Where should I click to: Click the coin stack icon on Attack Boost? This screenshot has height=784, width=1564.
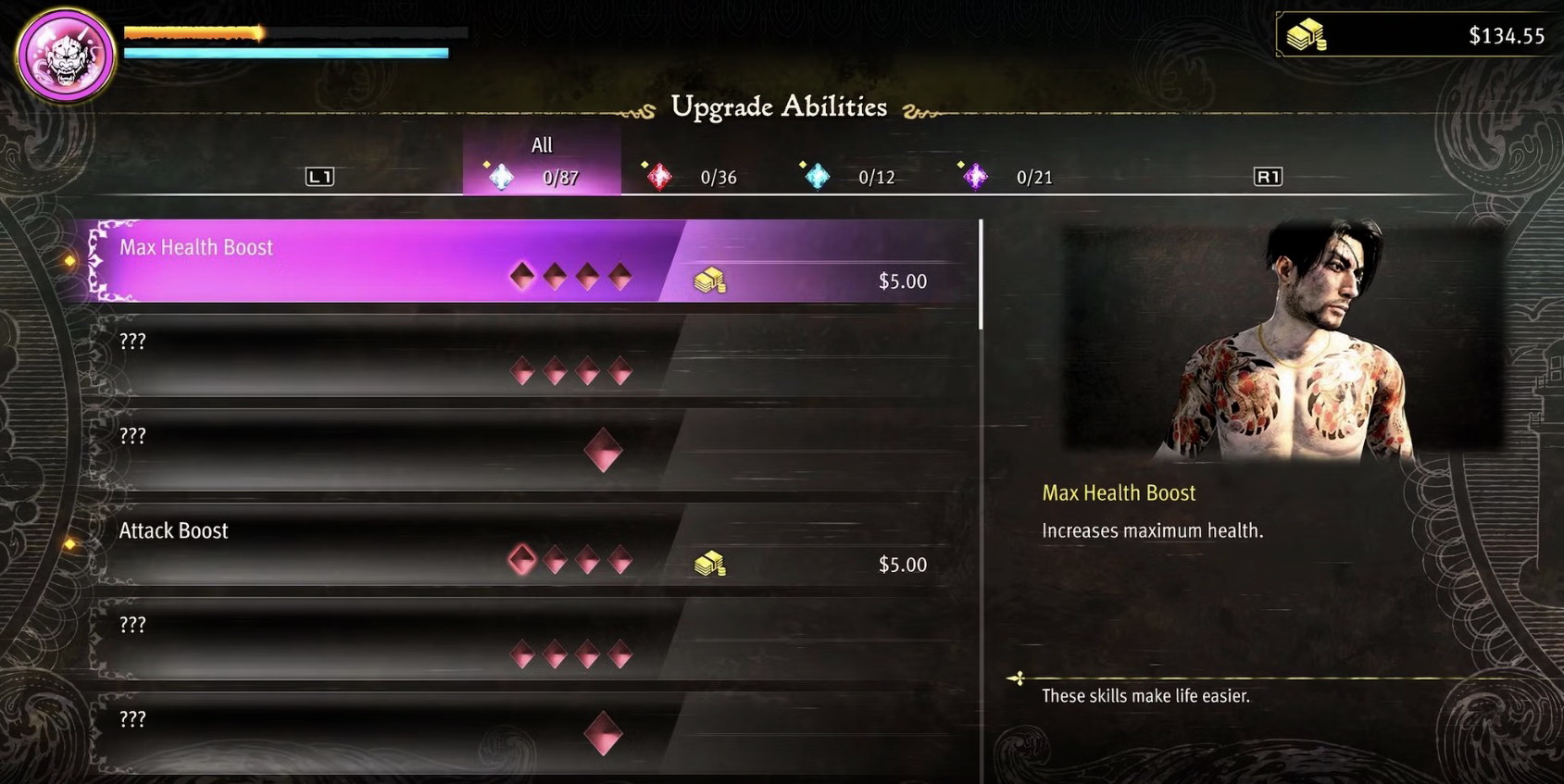(709, 564)
